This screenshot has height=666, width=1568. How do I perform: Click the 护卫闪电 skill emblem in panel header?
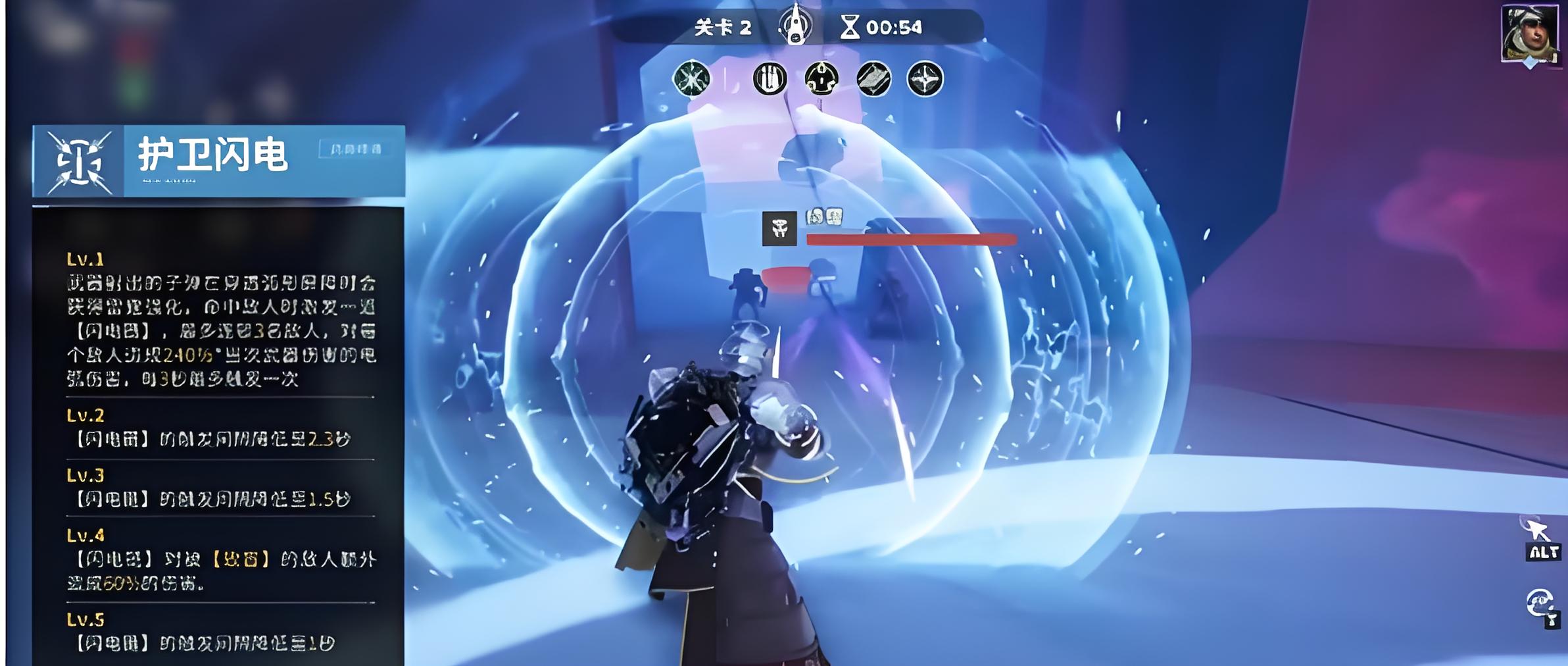(x=78, y=162)
